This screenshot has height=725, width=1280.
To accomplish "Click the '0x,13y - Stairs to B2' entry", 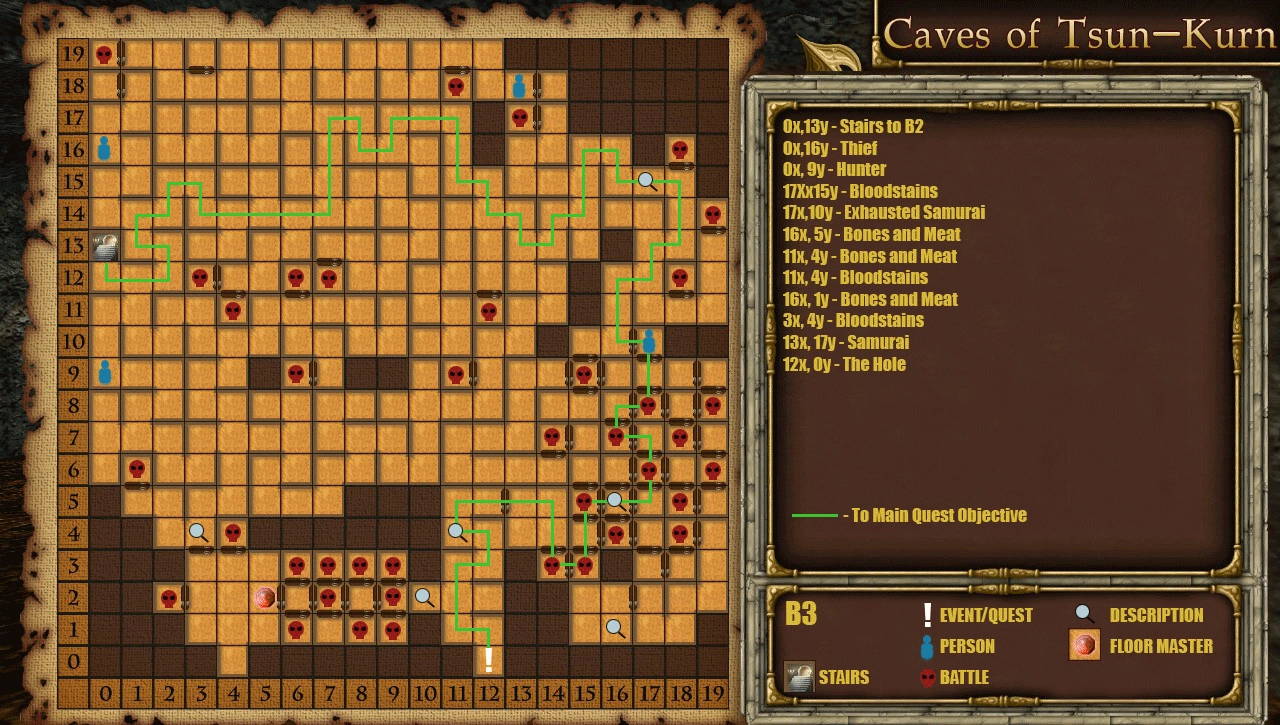I will (x=852, y=127).
